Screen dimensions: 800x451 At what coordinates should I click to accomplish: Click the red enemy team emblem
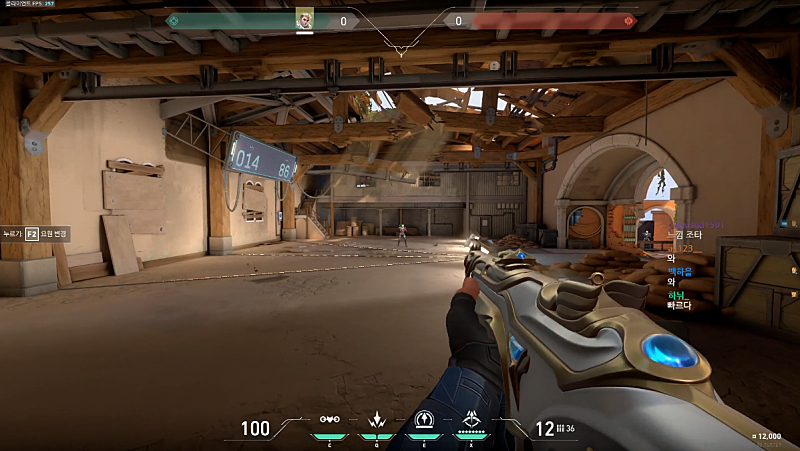click(x=629, y=20)
